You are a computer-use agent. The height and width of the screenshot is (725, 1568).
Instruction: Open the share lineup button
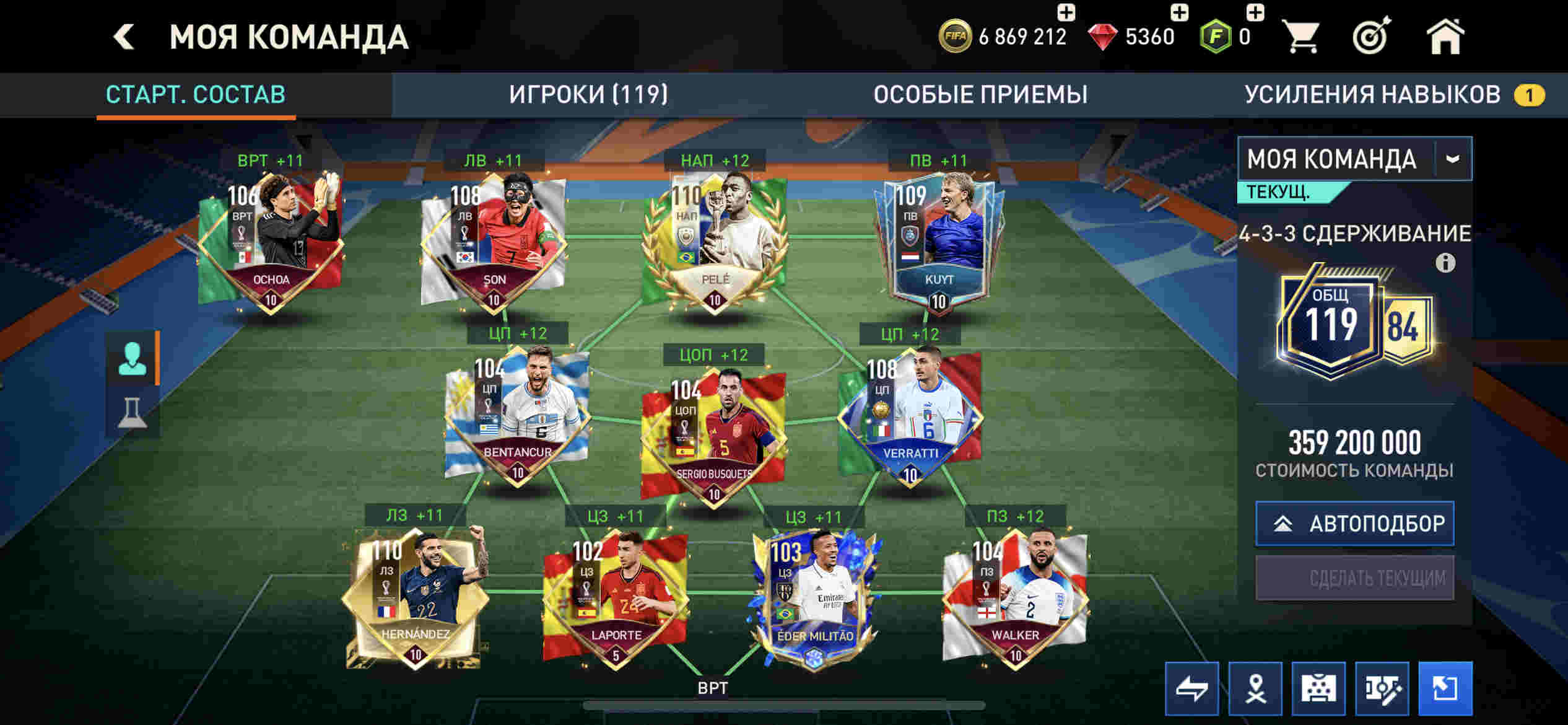1445,688
